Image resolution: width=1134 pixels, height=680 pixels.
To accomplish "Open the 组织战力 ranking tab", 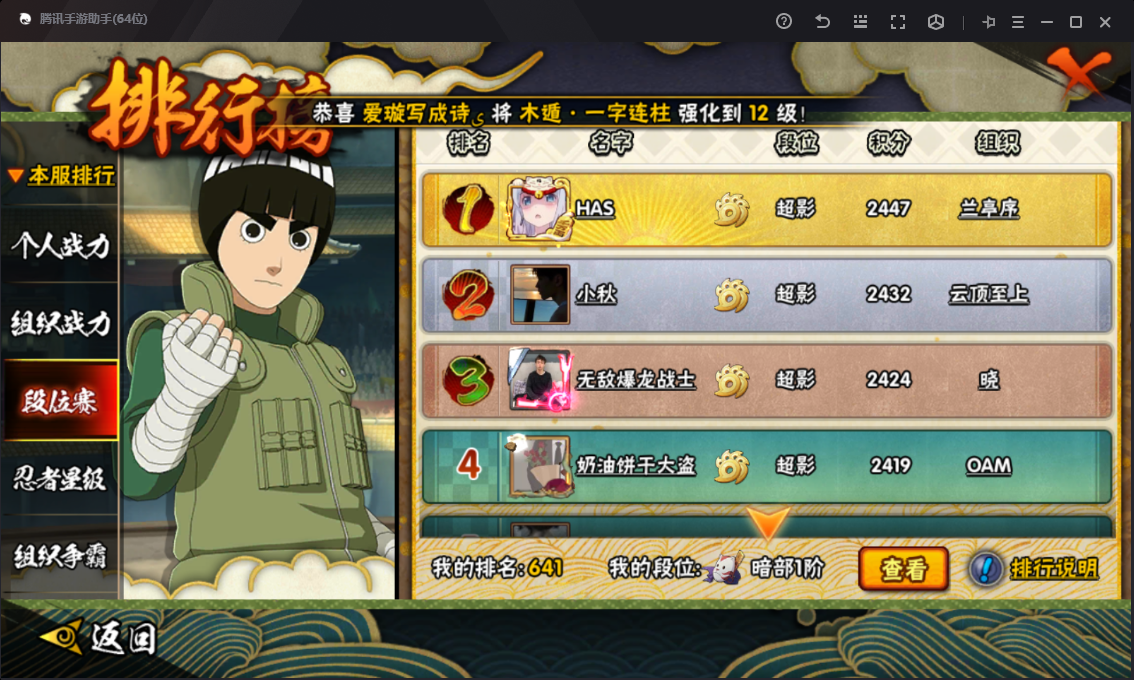I will coord(60,323).
